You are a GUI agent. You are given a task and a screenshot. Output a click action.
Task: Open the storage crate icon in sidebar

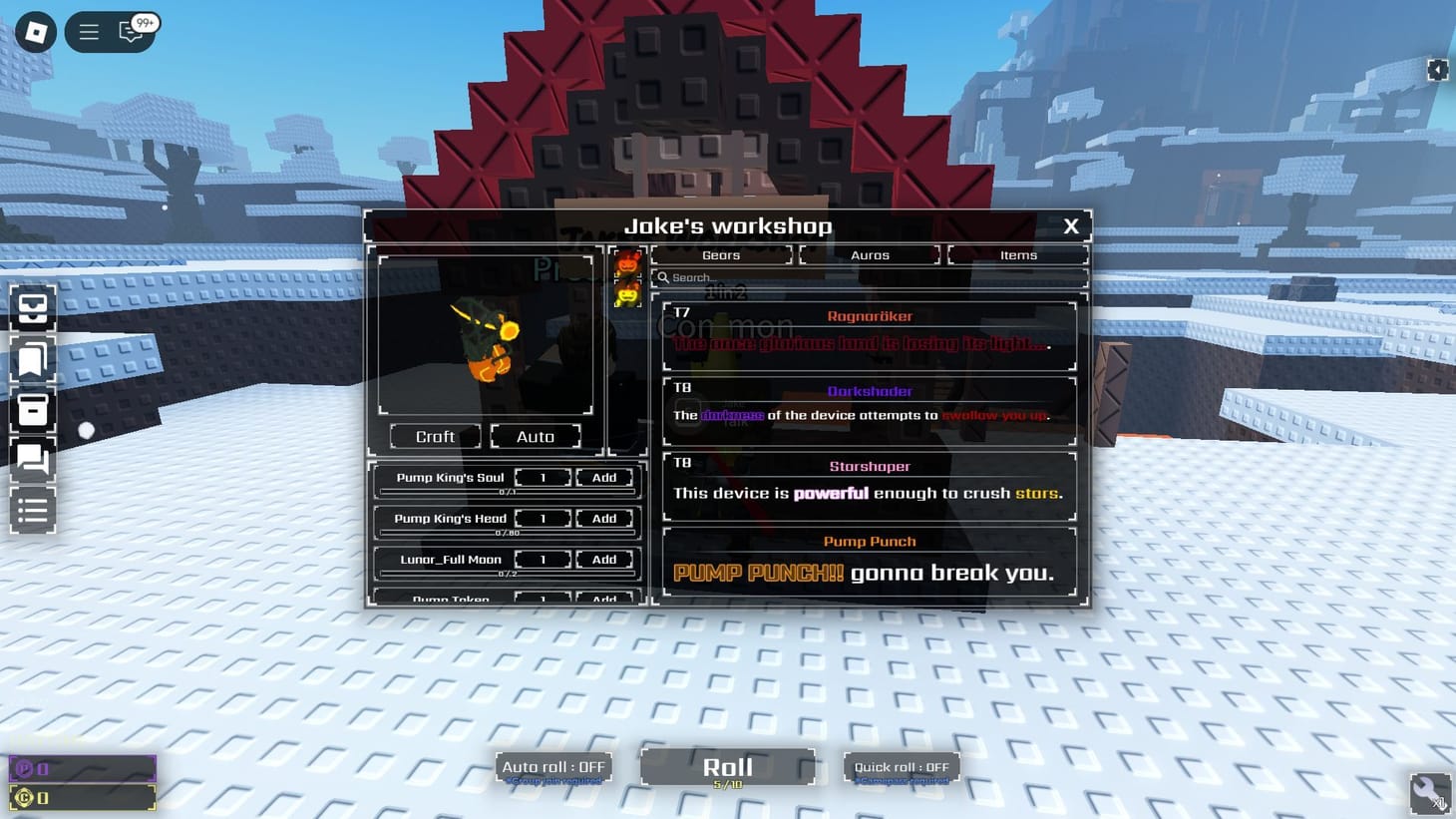coord(32,410)
